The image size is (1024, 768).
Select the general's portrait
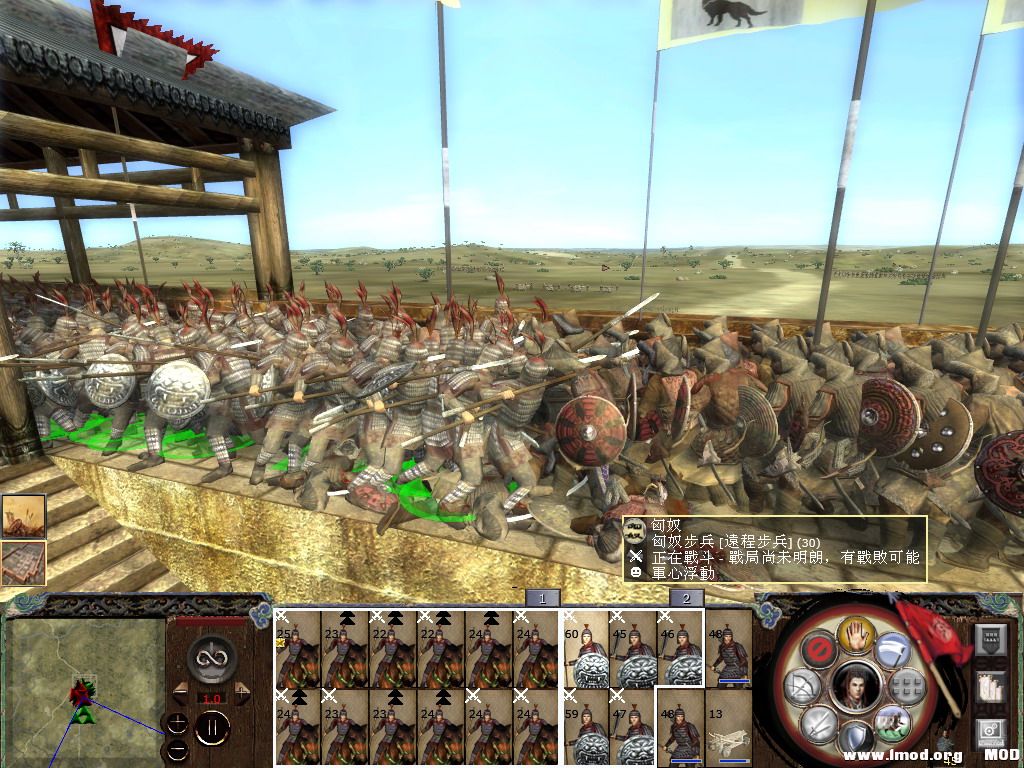tap(857, 686)
